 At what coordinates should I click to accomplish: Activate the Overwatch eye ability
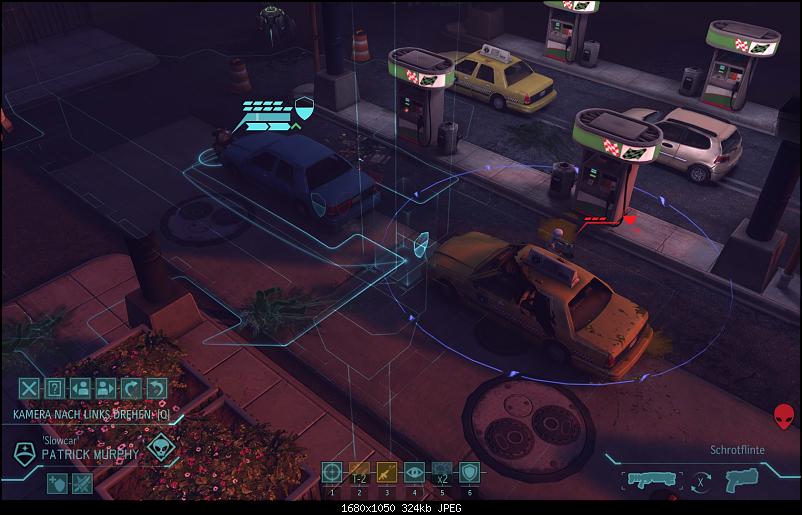(x=414, y=473)
